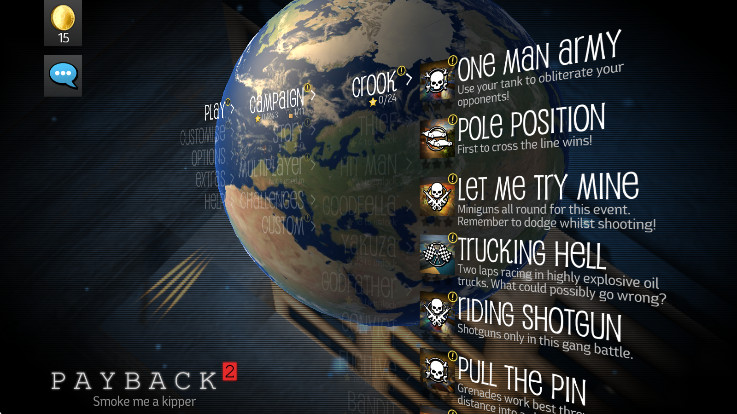Open the Play menu entry

pyautogui.click(x=216, y=111)
